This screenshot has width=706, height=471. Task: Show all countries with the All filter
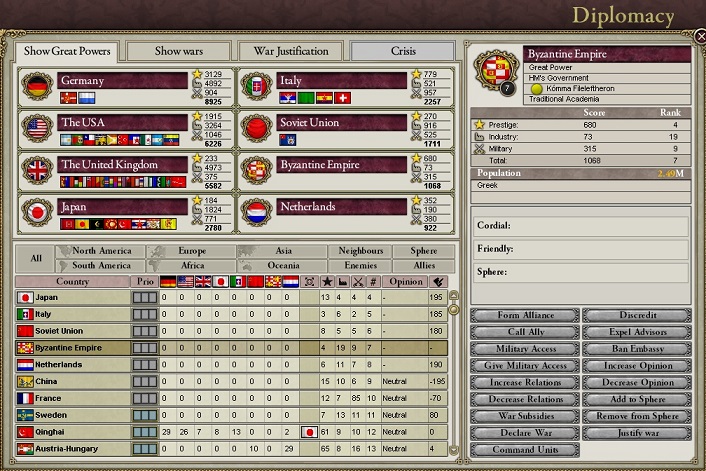(36, 258)
